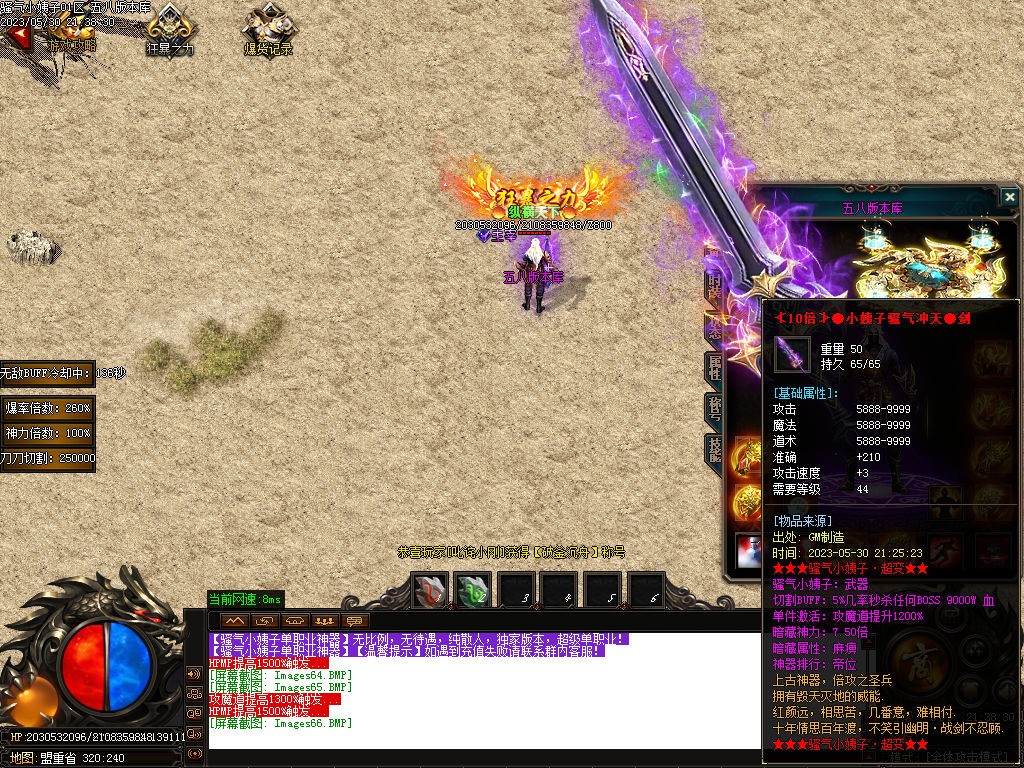Switch to the 属性 attributes tab
1024x768 pixels.
coord(715,366)
